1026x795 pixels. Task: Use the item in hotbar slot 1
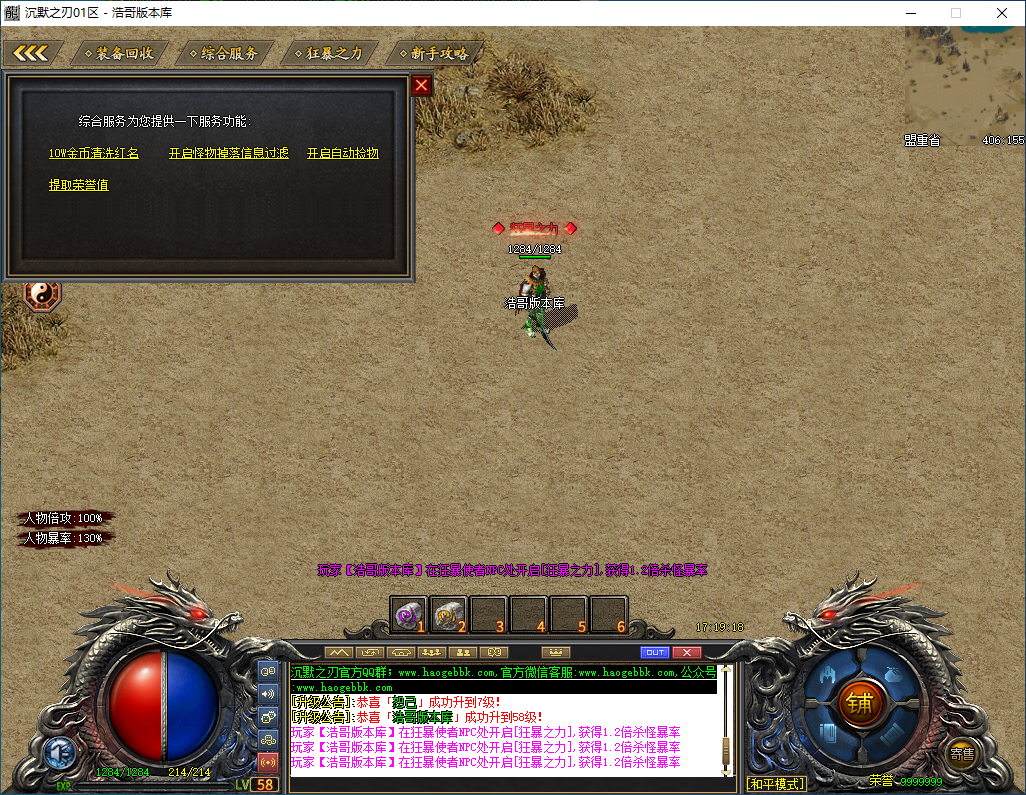click(408, 614)
